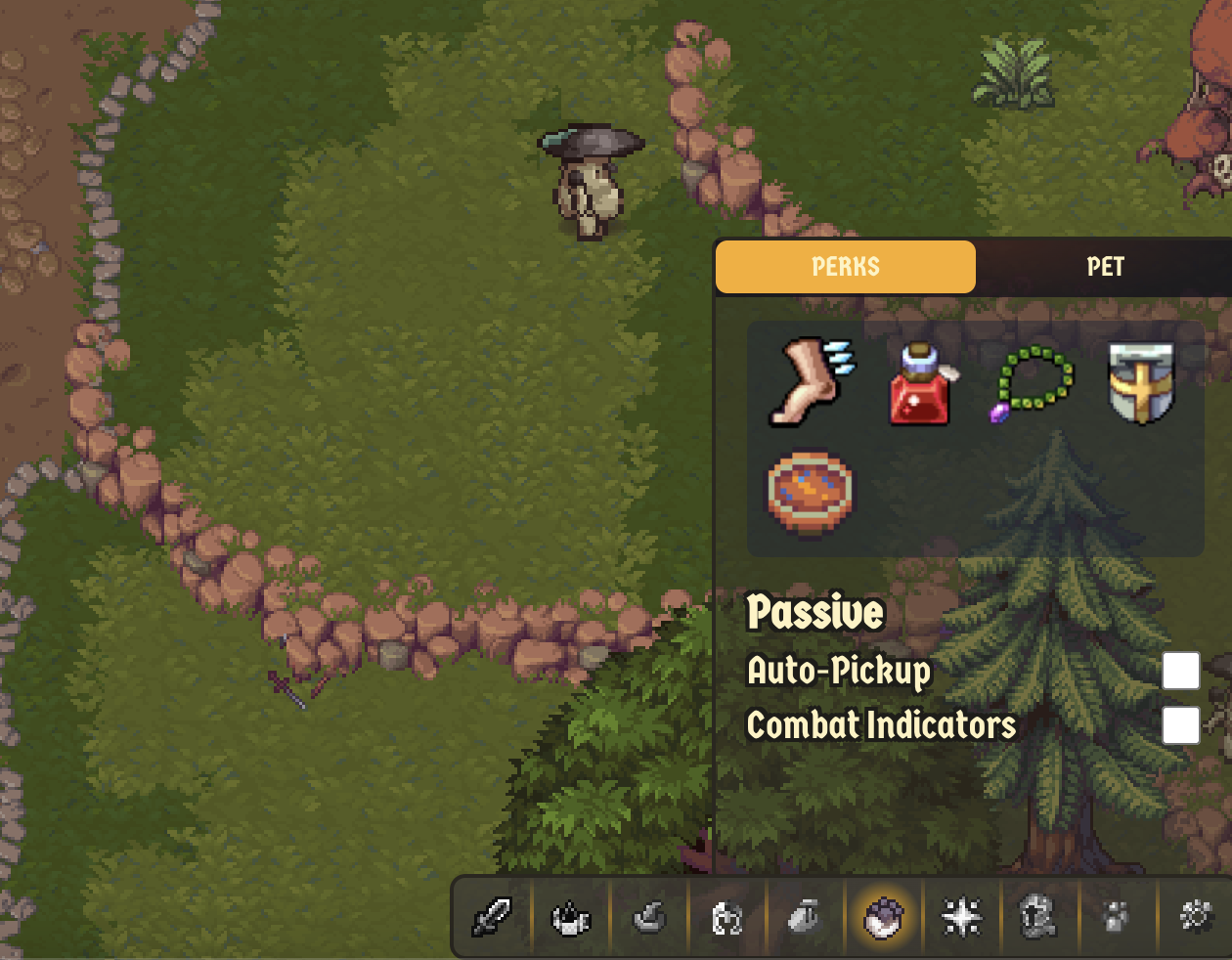Select the Perks tab
Image resolution: width=1232 pixels, height=960 pixels.
pos(846,267)
